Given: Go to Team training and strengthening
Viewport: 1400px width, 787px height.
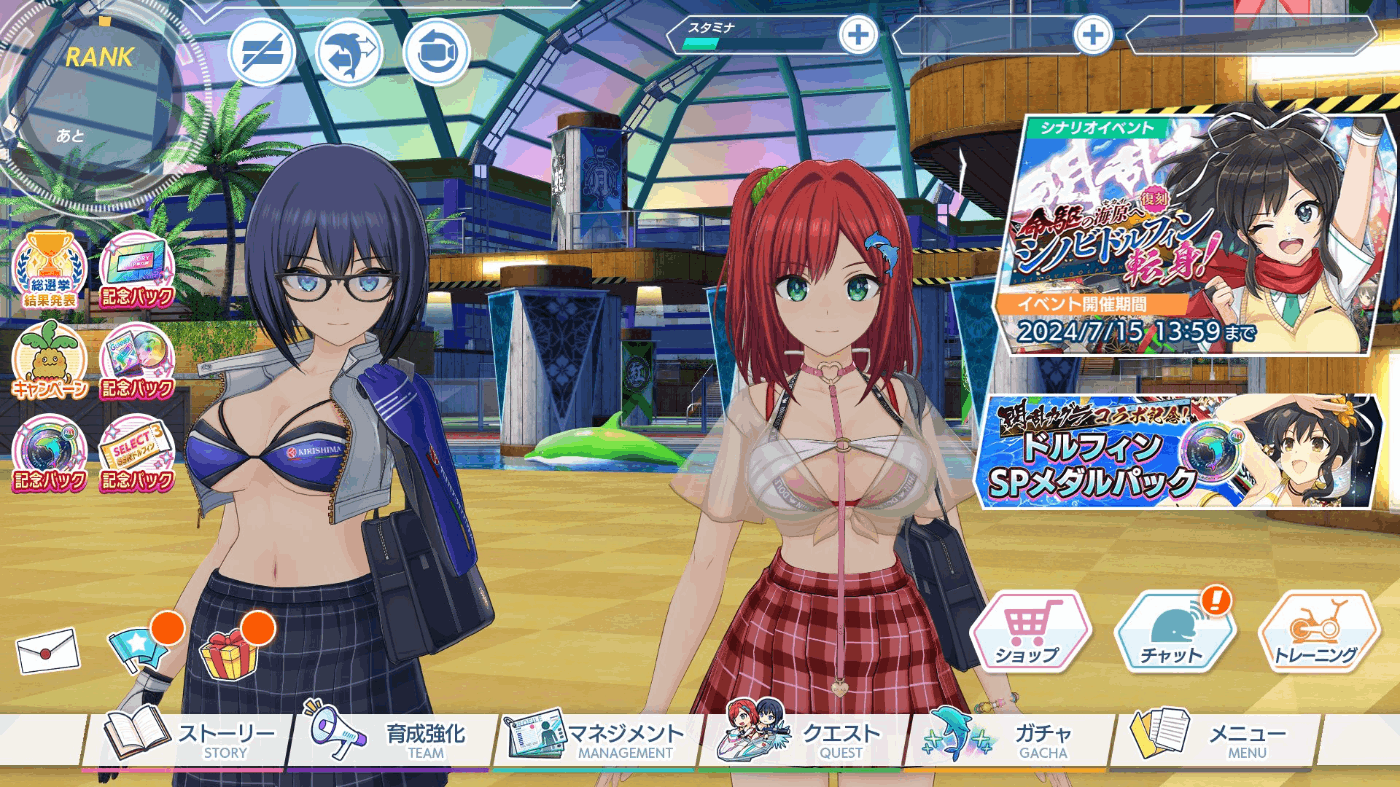Looking at the screenshot, I should coord(395,739).
